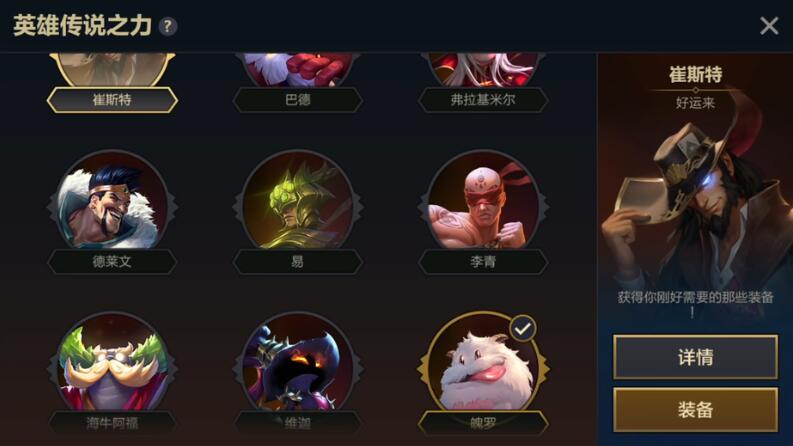Click the 装备 equip button
This screenshot has width=793, height=446.
tap(695, 409)
